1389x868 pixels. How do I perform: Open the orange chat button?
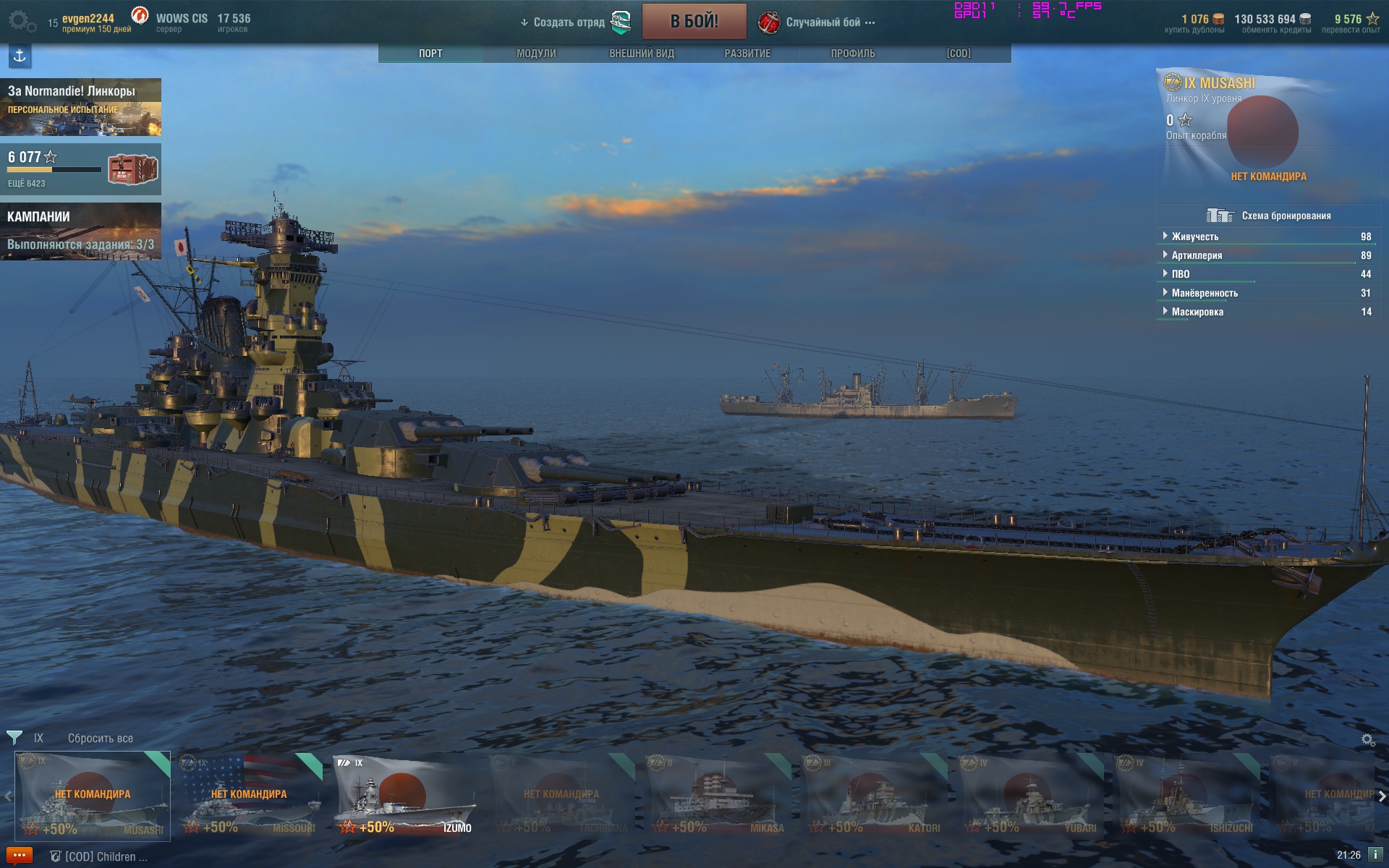[20, 856]
